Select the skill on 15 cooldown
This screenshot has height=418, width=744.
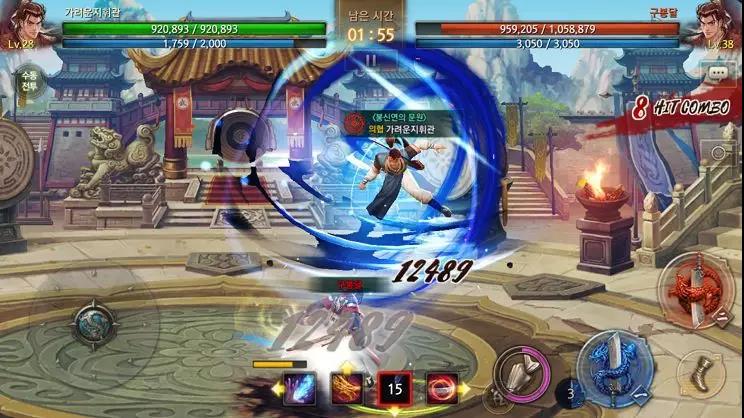click(x=394, y=388)
